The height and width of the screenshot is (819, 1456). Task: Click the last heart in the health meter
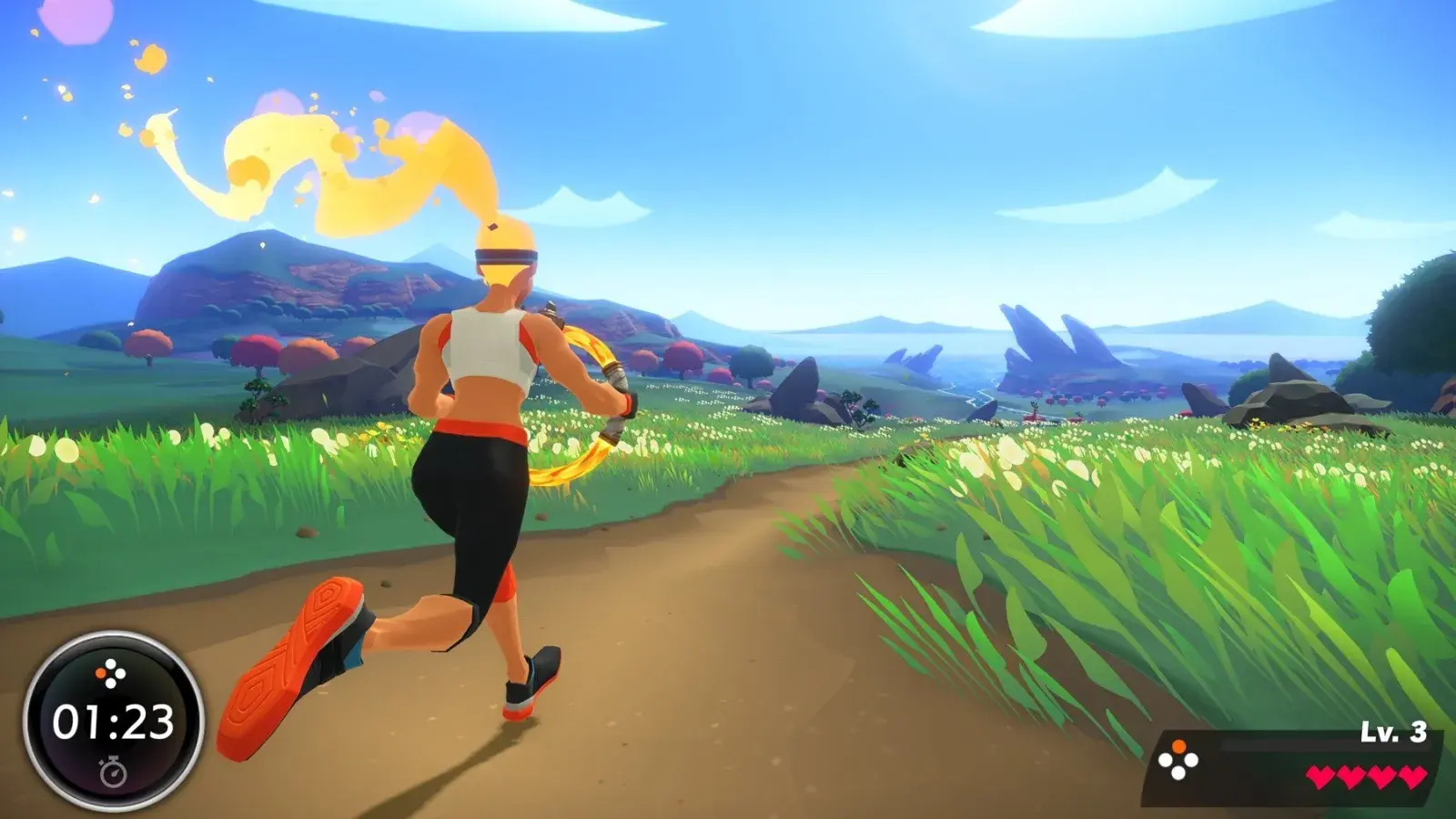coord(1412,775)
